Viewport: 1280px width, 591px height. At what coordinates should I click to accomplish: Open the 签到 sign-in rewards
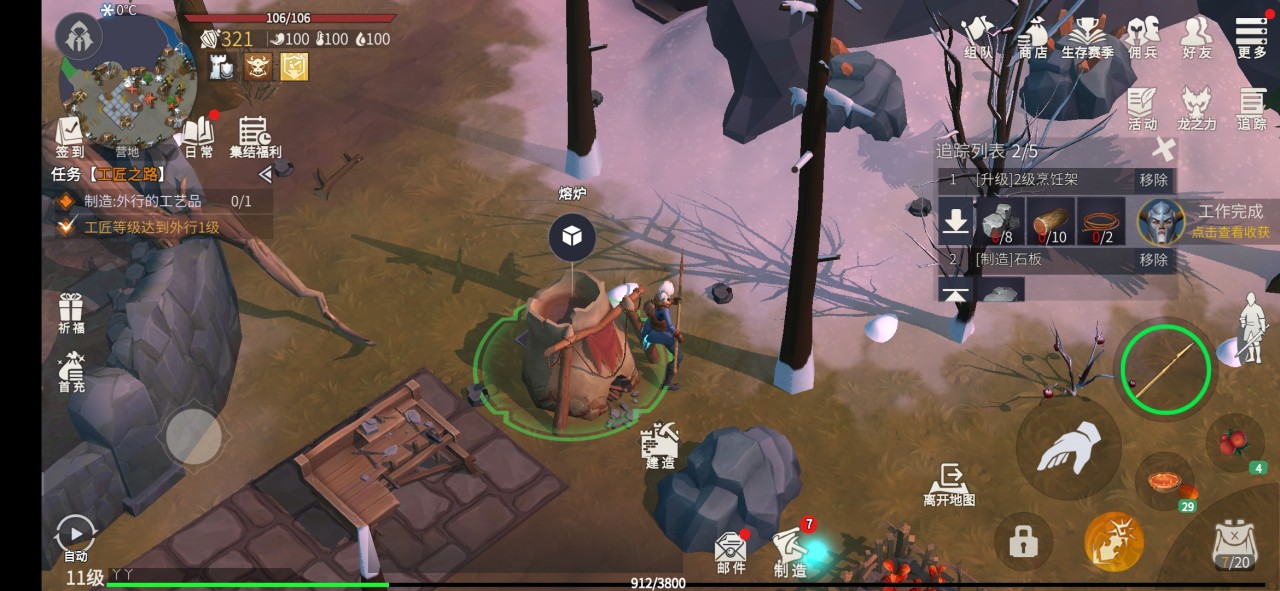(x=70, y=137)
